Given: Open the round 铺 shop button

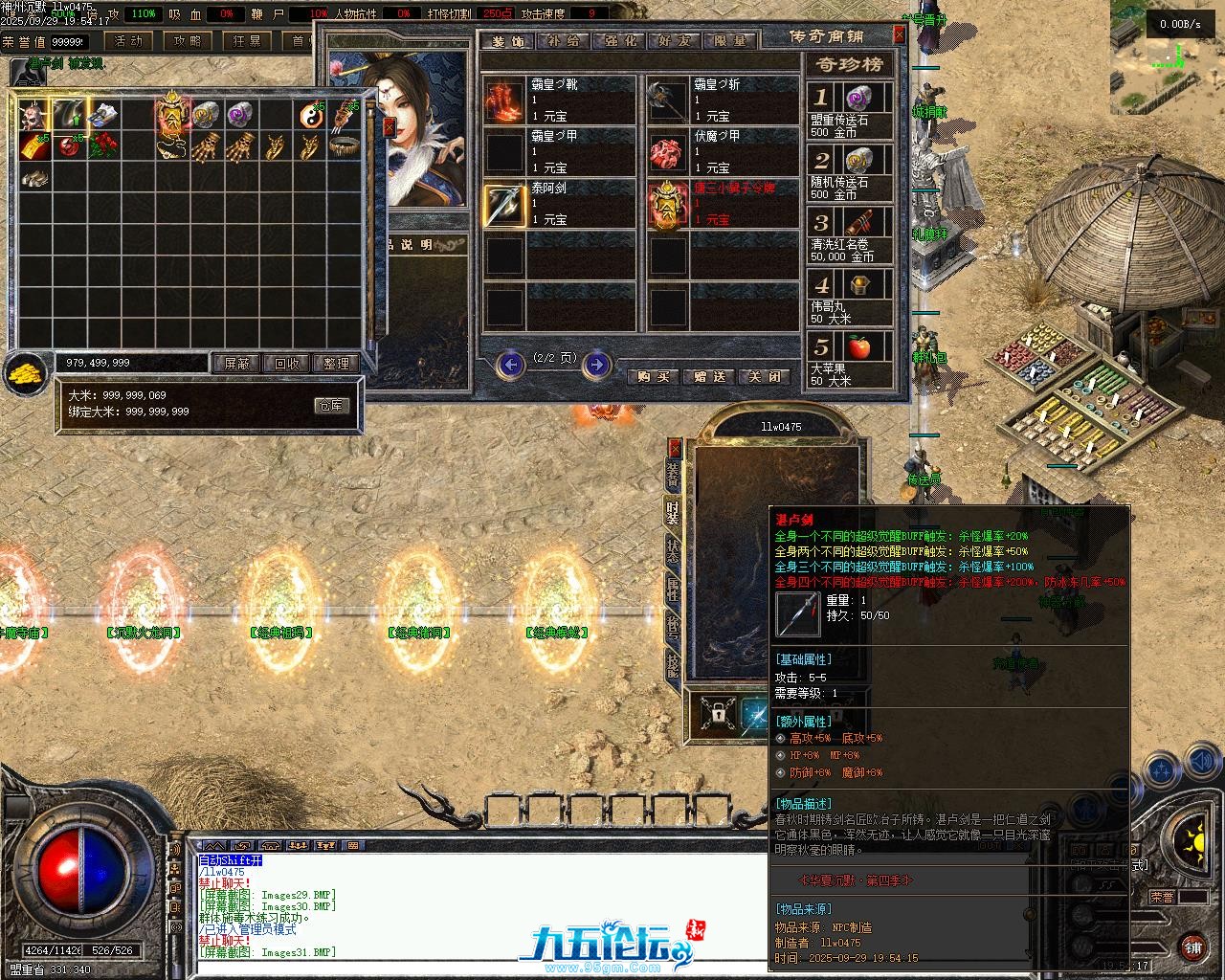Looking at the screenshot, I should [x=1192, y=947].
